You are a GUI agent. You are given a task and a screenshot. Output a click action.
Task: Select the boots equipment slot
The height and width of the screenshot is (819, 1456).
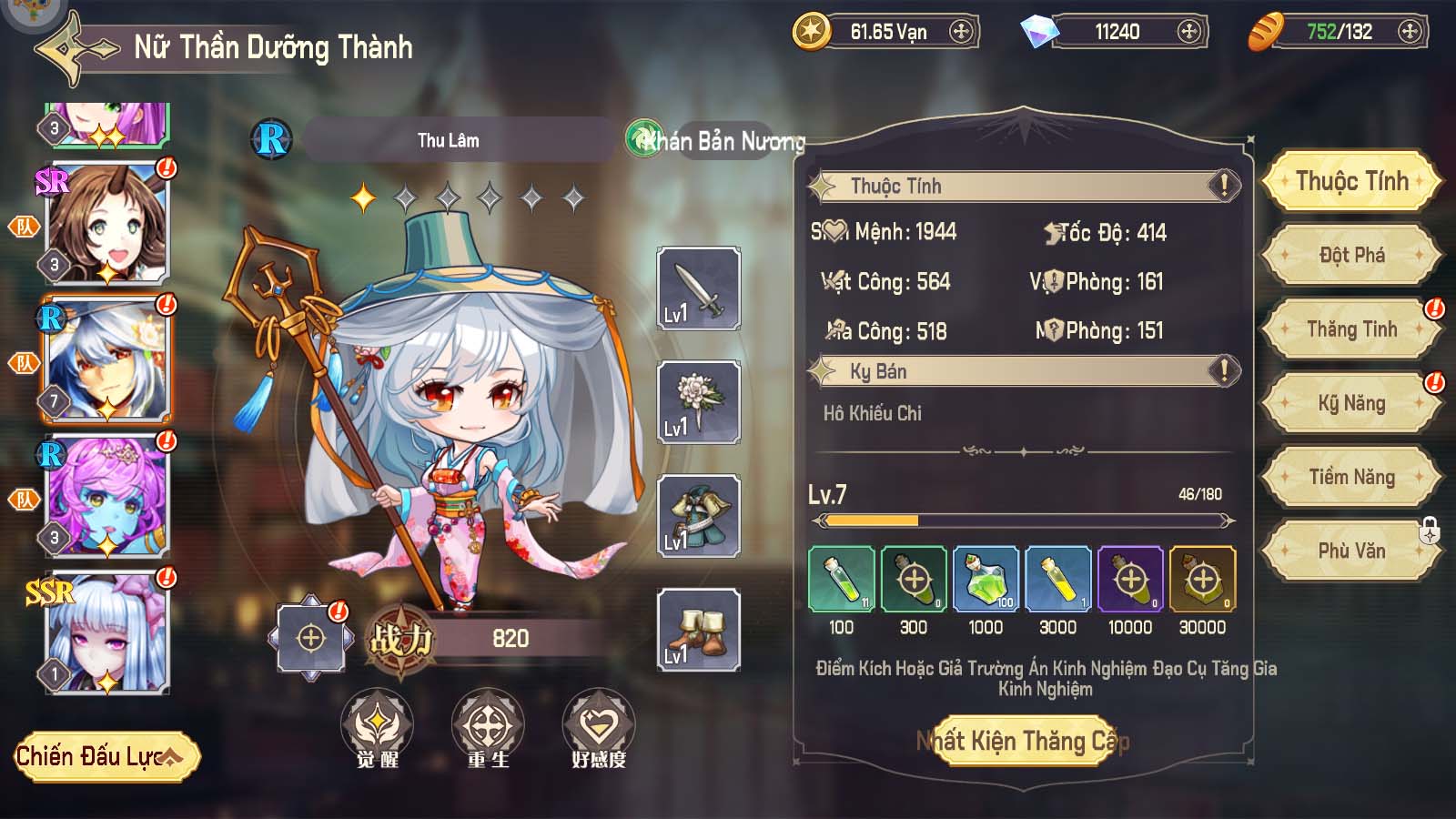point(698,630)
